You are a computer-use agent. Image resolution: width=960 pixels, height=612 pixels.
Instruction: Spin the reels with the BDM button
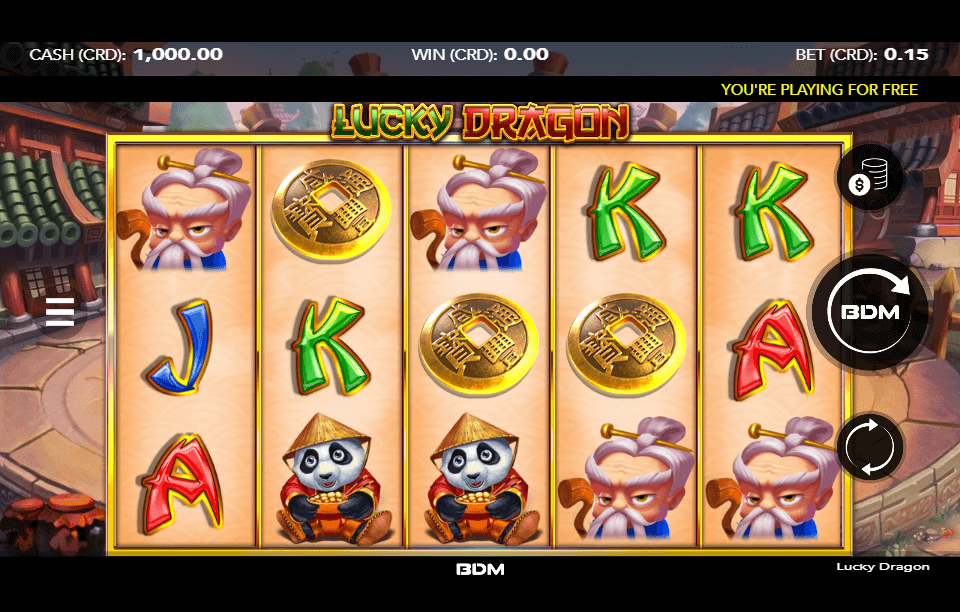pos(869,311)
